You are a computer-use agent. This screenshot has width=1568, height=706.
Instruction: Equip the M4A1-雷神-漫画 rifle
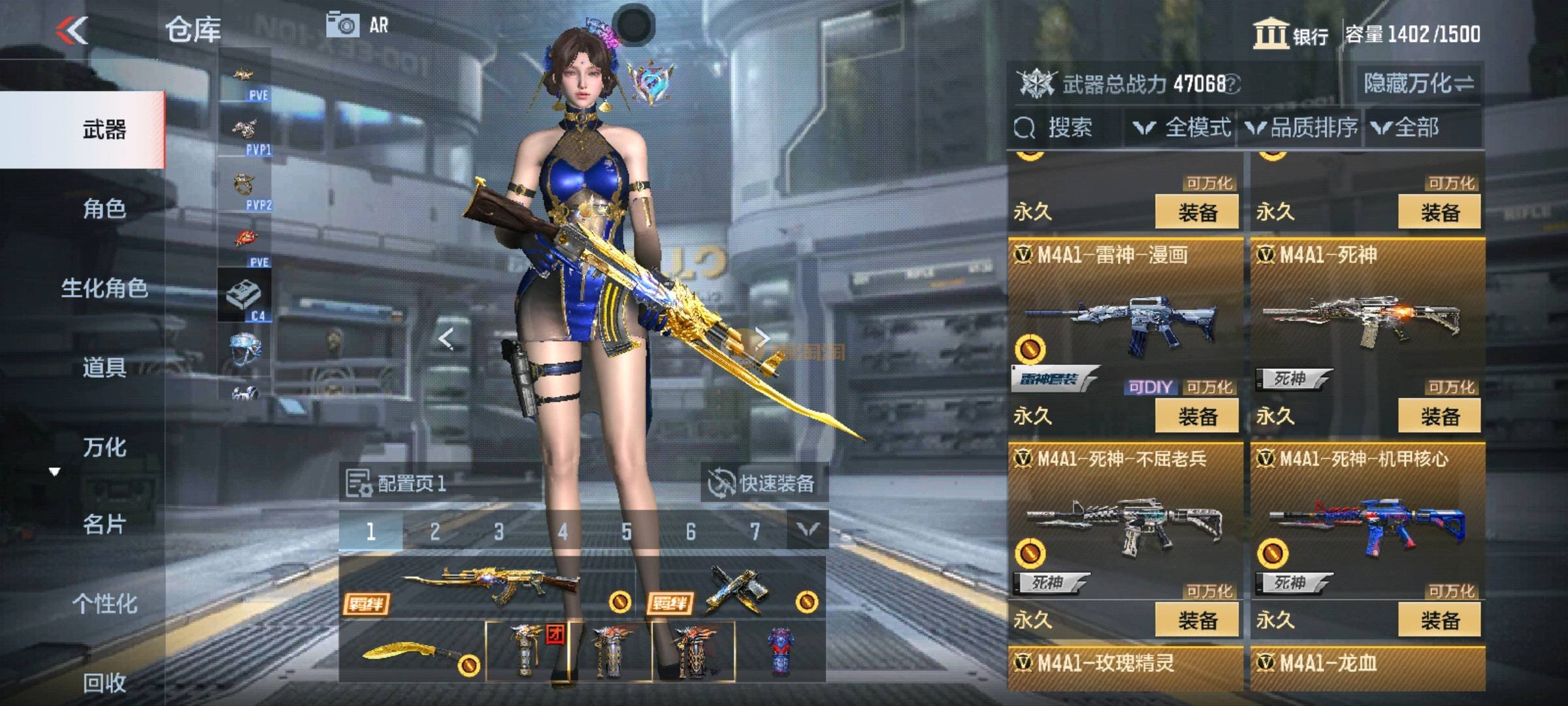point(1197,416)
